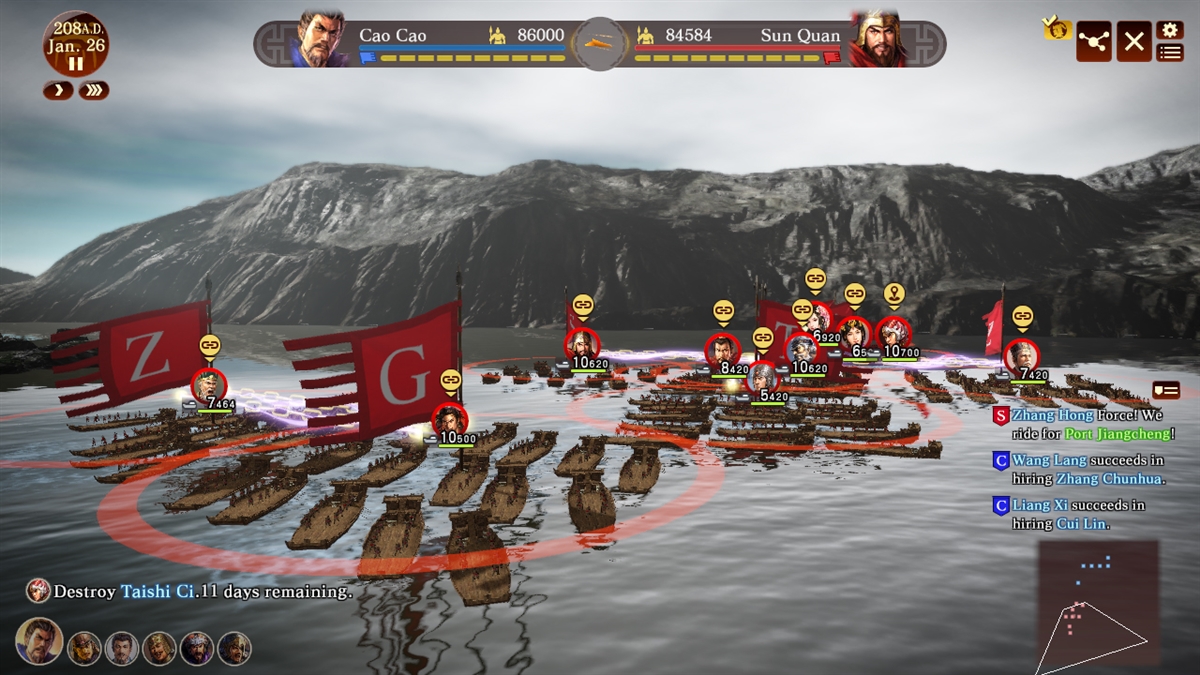Viewport: 1200px width, 675px height.
Task: Select Sun Quan's portrait in the top bar
Action: click(877, 40)
